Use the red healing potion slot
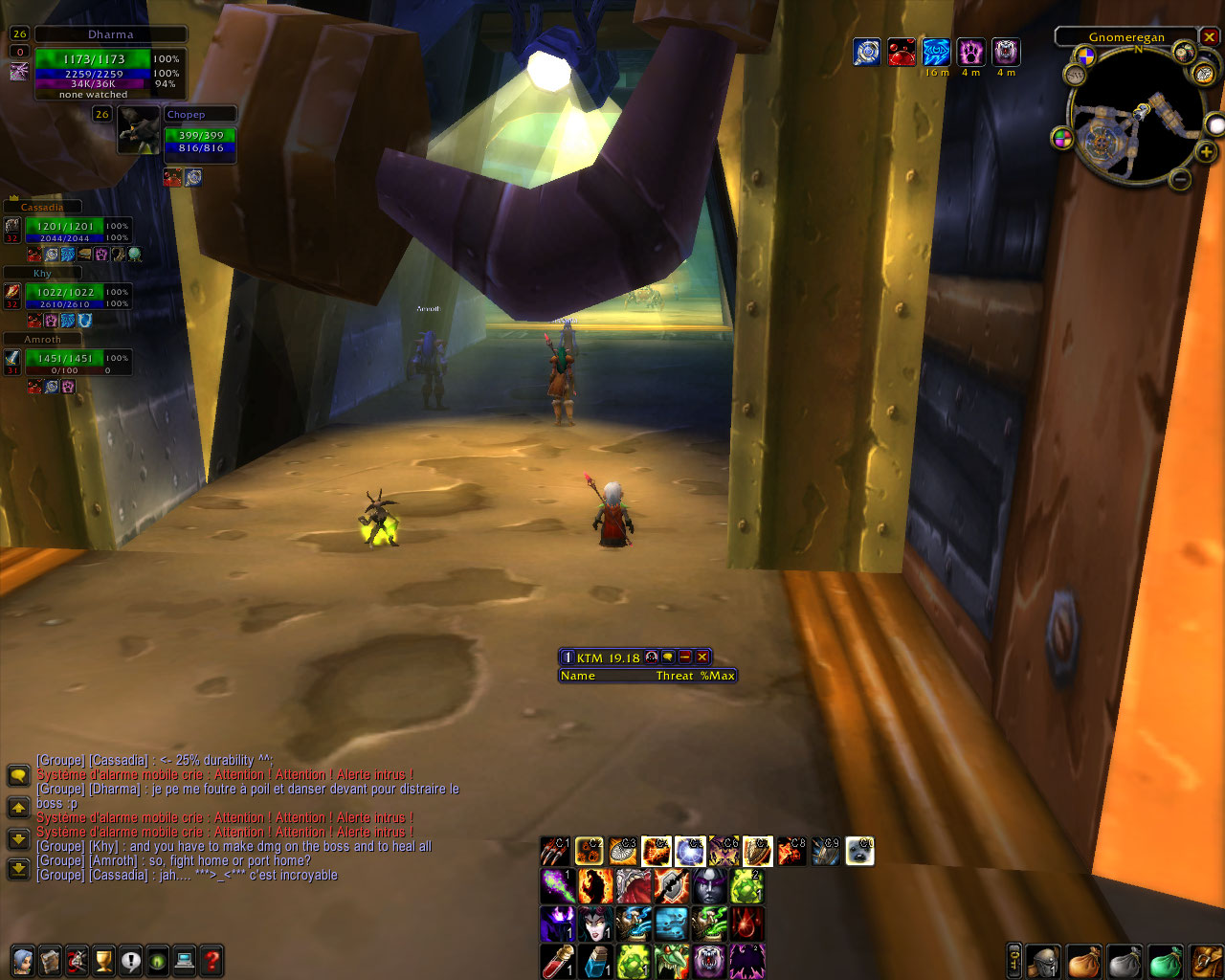This screenshot has height=980, width=1225. click(558, 961)
